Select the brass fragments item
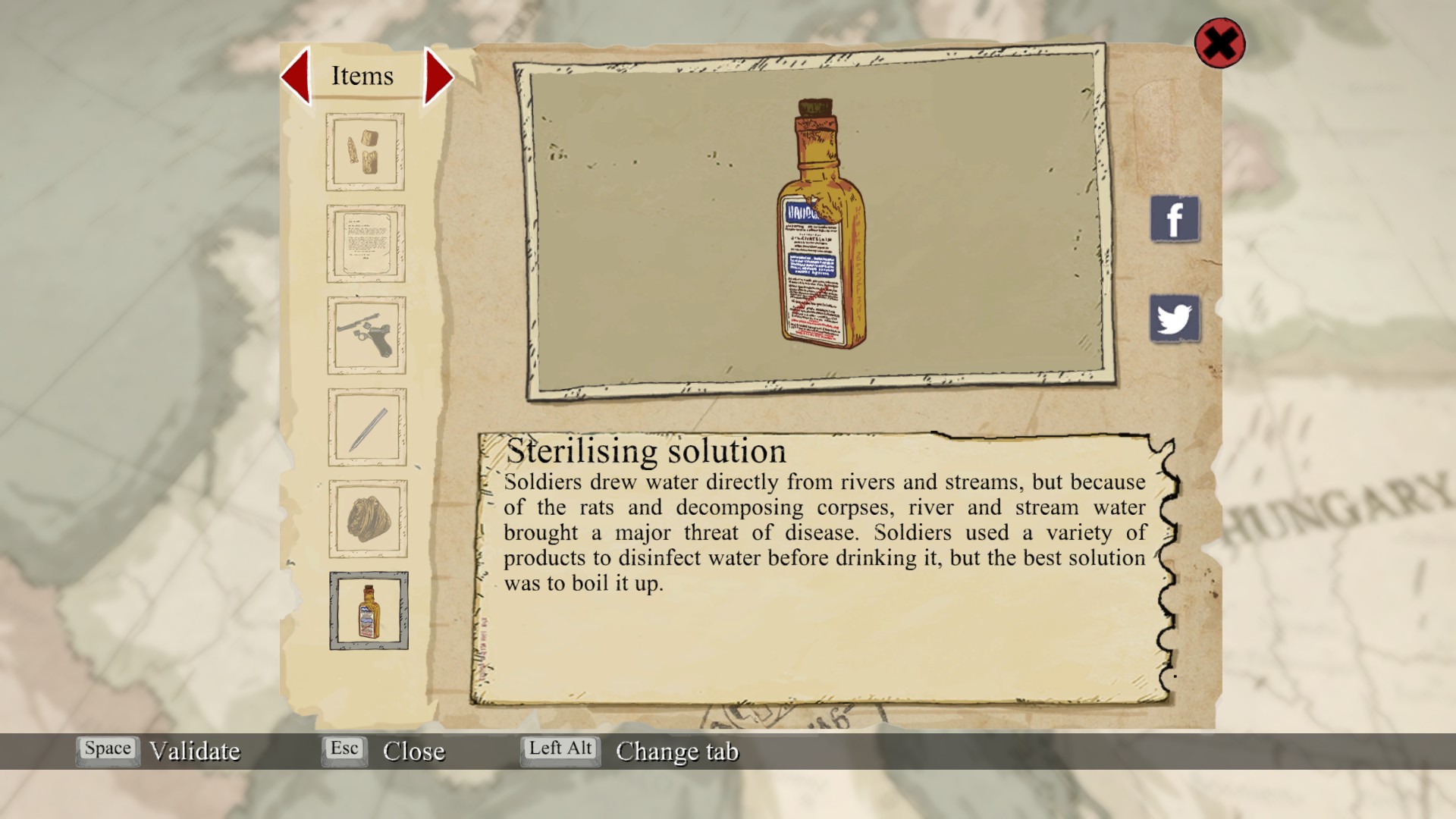 tap(365, 152)
